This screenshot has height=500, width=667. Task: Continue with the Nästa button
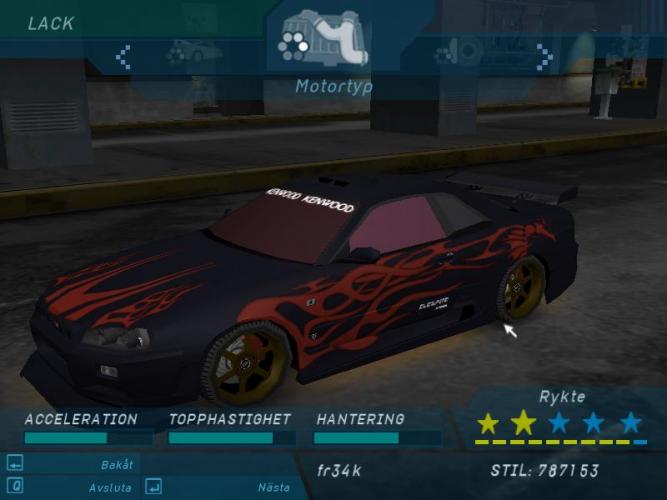click(x=273, y=488)
